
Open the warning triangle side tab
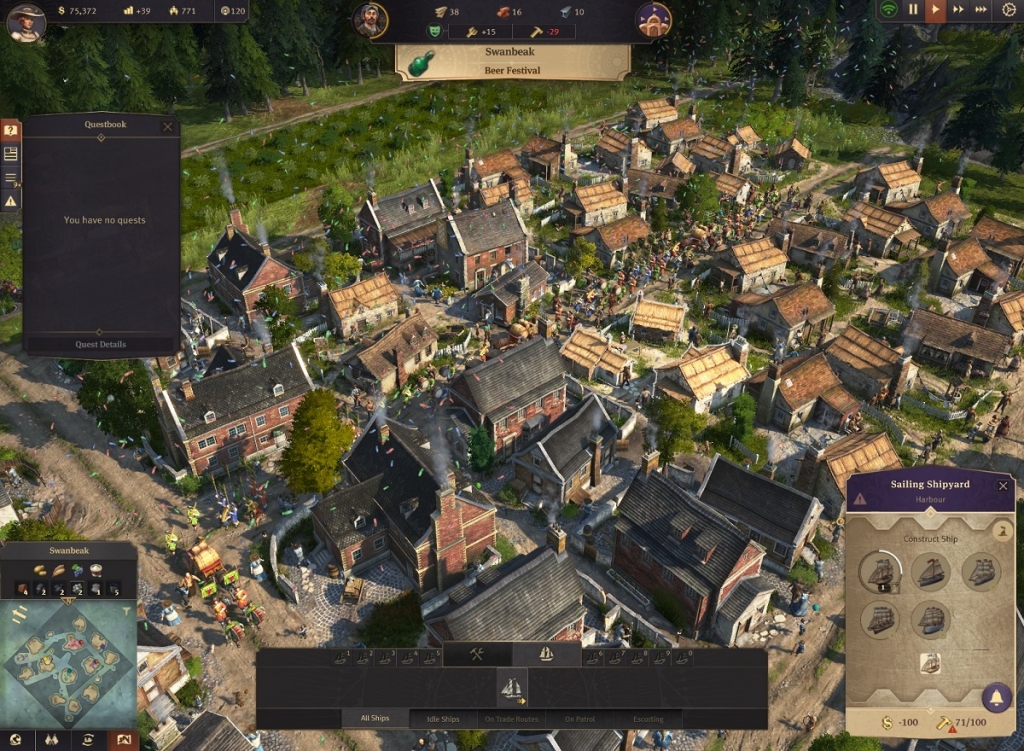(10, 201)
